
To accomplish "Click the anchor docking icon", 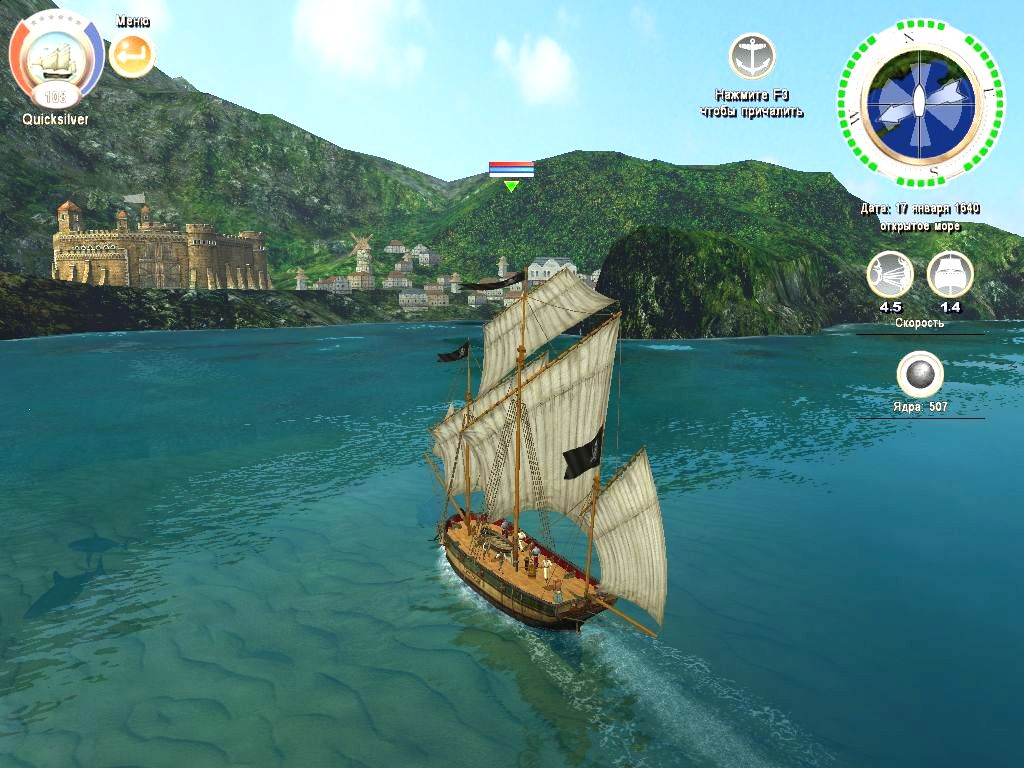I will tap(751, 57).
